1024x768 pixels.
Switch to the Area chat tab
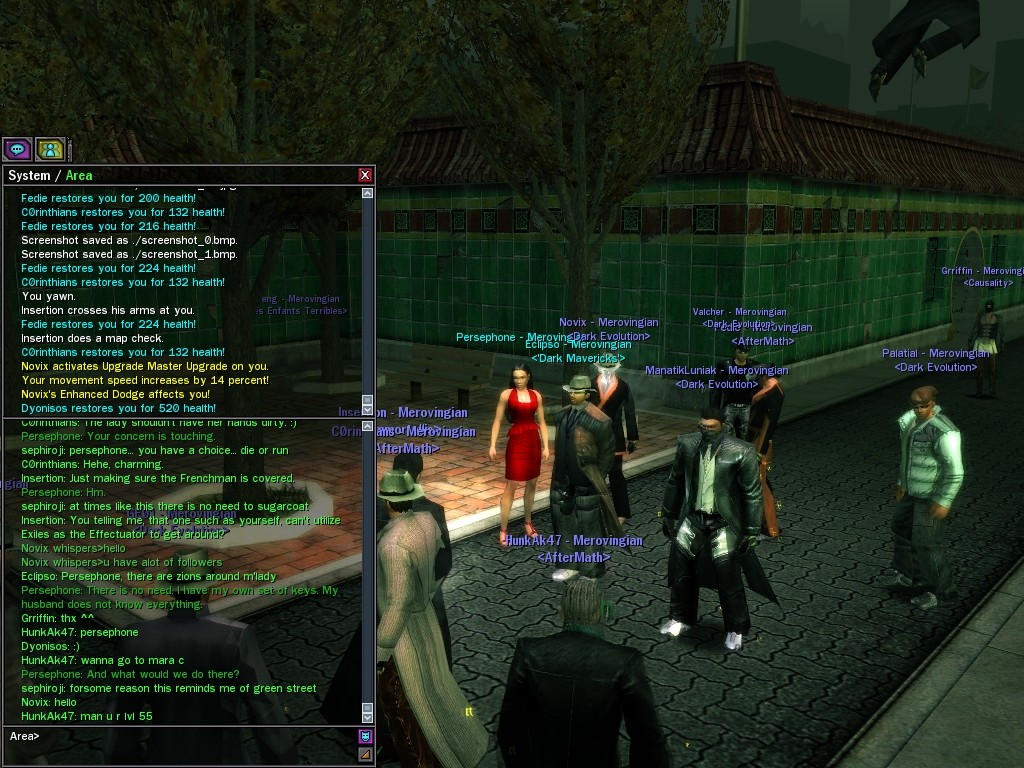[79, 176]
